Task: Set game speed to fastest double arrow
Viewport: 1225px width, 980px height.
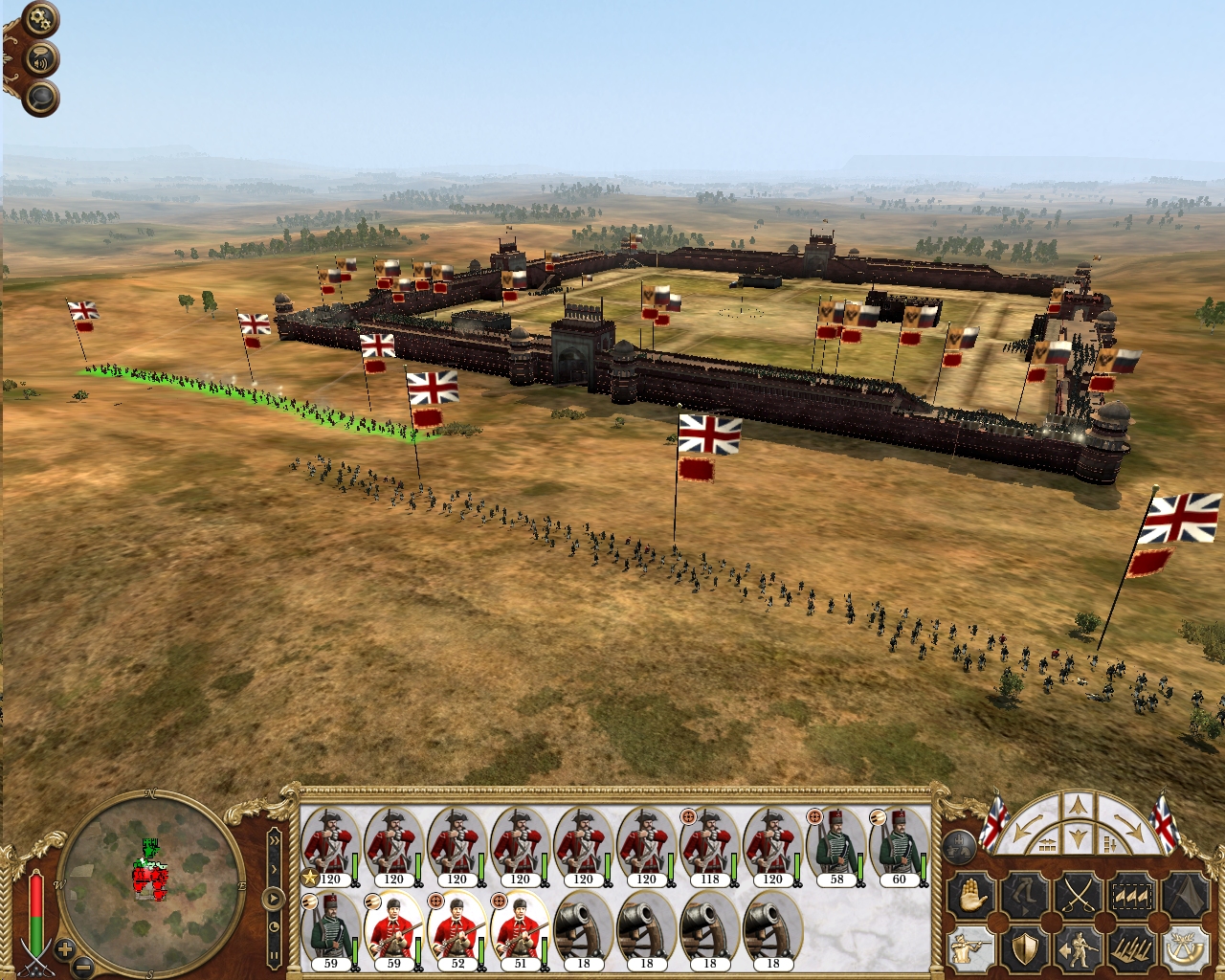Action: (x=275, y=840)
